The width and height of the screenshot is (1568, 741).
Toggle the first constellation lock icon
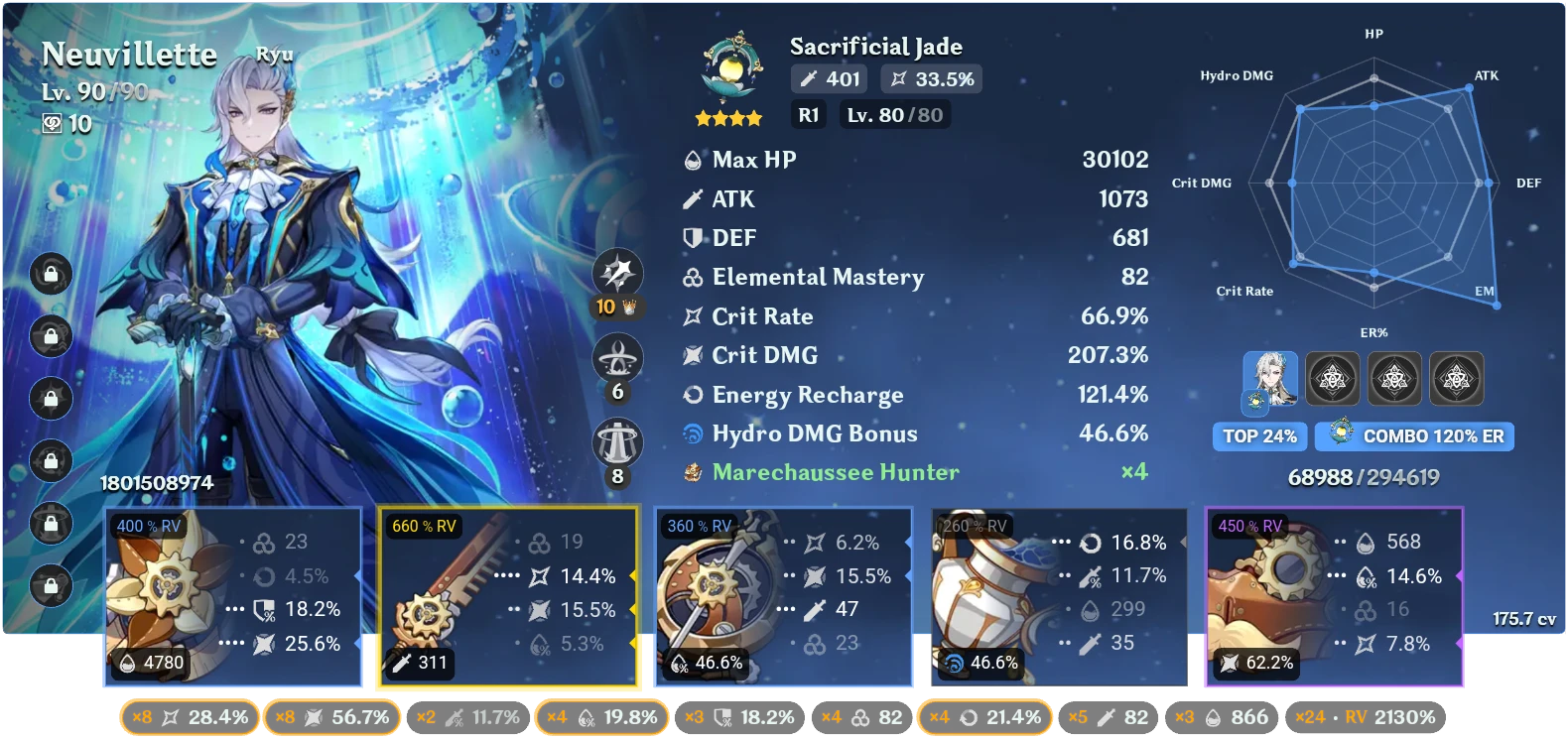[x=51, y=275]
